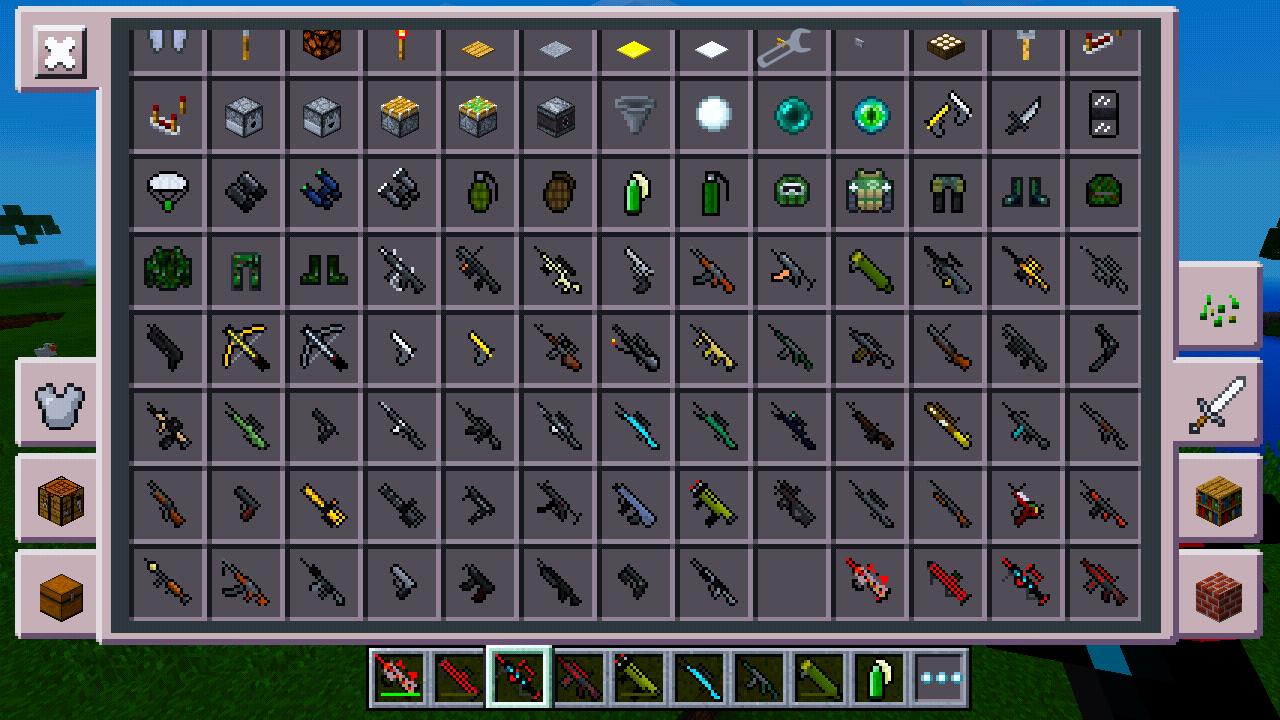Select the wrench tool item
Screen dimensions: 1280x720
pyautogui.click(x=792, y=45)
